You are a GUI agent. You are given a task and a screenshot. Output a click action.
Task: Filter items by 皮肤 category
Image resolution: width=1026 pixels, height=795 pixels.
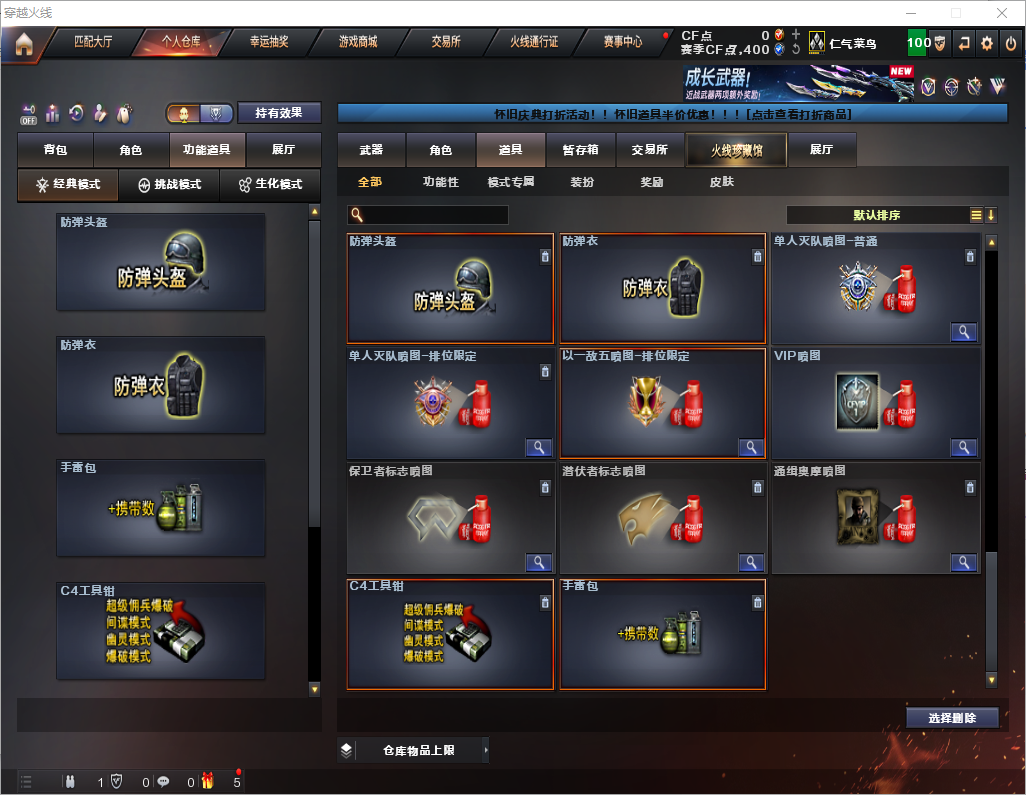coord(721,182)
